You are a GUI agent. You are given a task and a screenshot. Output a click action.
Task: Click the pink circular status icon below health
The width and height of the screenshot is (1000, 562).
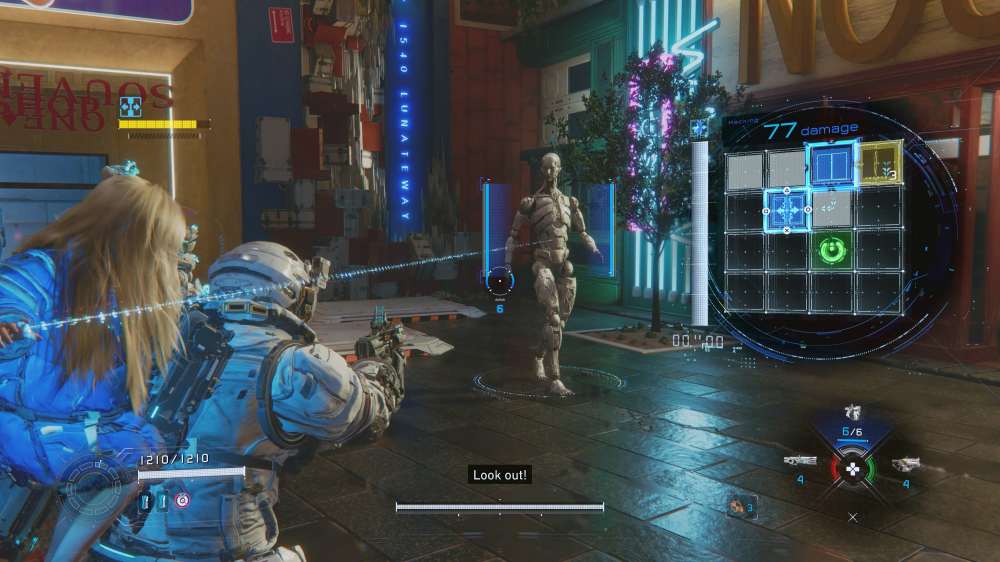tap(181, 500)
